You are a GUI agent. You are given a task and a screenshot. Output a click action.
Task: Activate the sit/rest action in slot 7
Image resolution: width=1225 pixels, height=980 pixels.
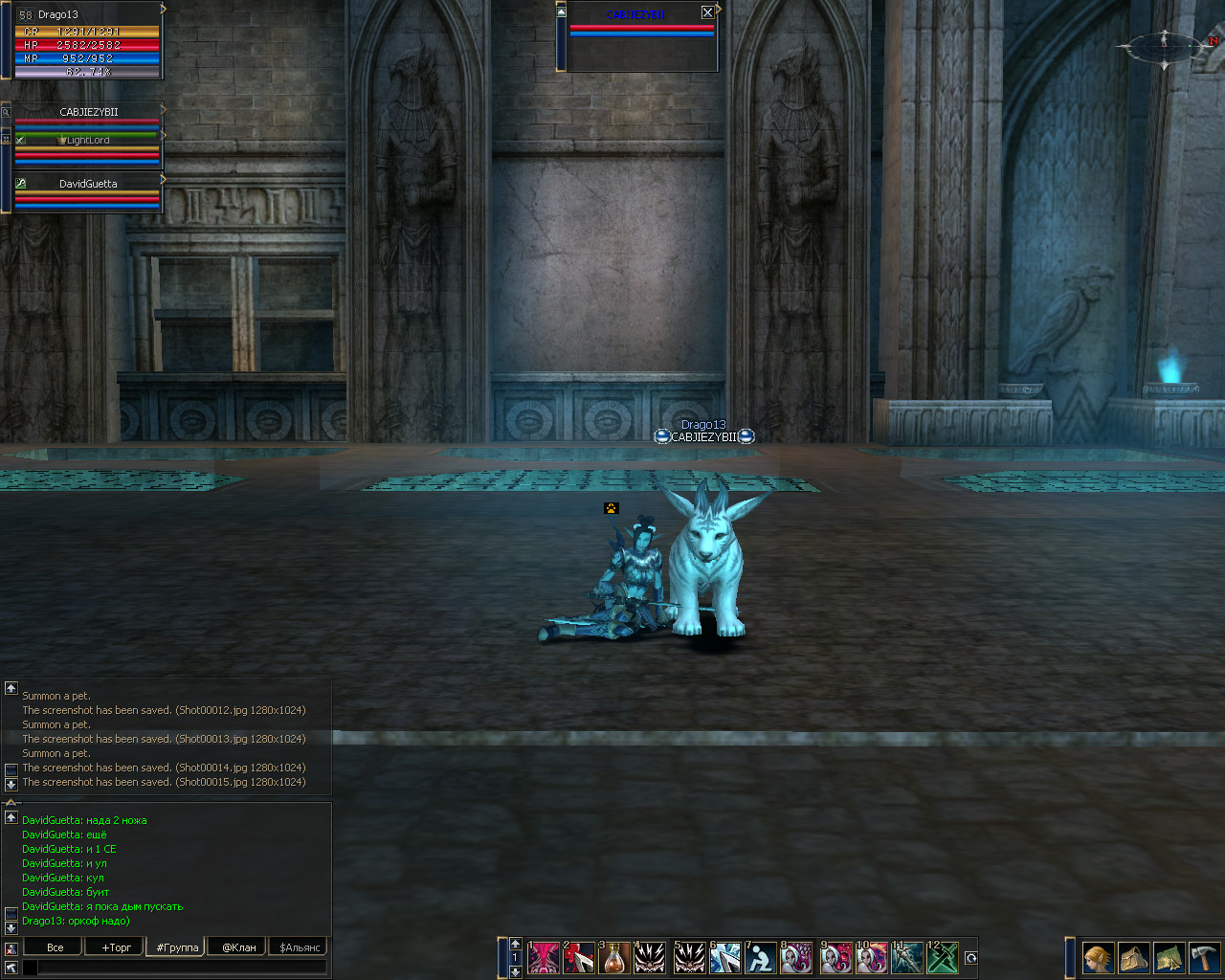pos(761,958)
